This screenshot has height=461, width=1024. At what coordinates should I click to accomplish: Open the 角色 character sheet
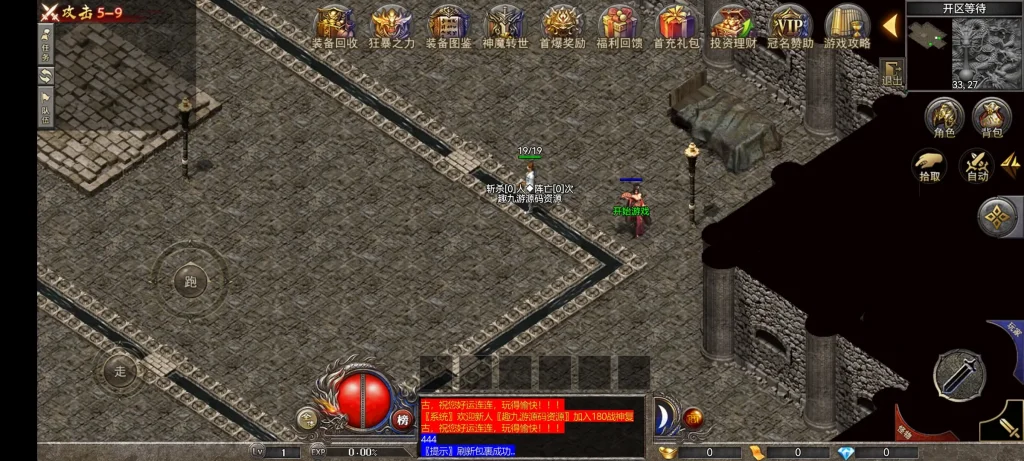(944, 117)
